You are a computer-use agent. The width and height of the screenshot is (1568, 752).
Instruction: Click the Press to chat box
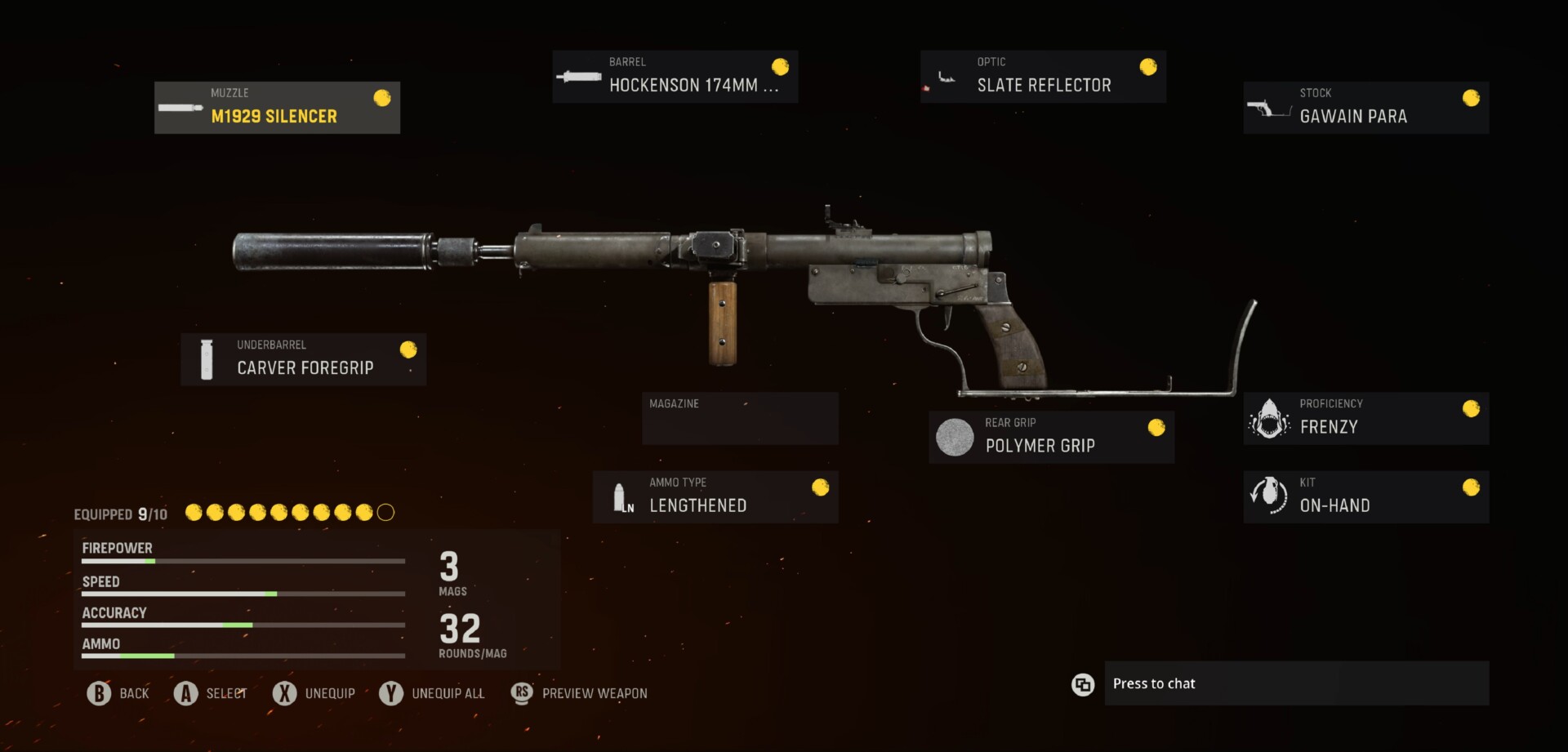(1296, 683)
